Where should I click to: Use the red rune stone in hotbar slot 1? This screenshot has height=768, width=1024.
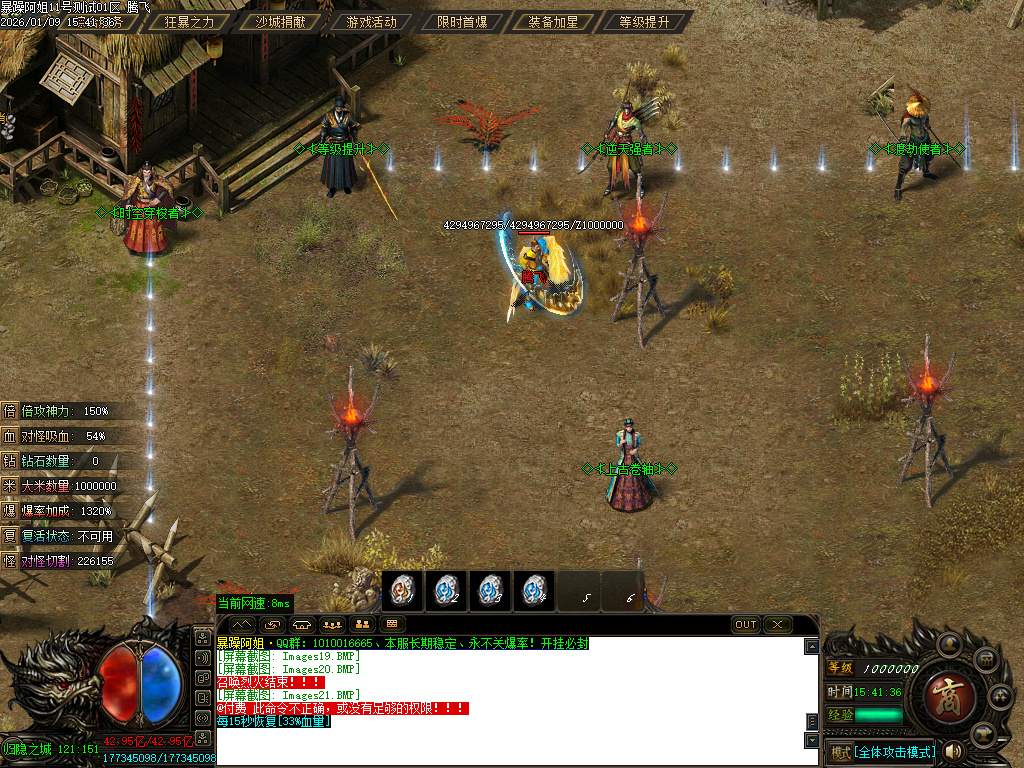point(402,591)
